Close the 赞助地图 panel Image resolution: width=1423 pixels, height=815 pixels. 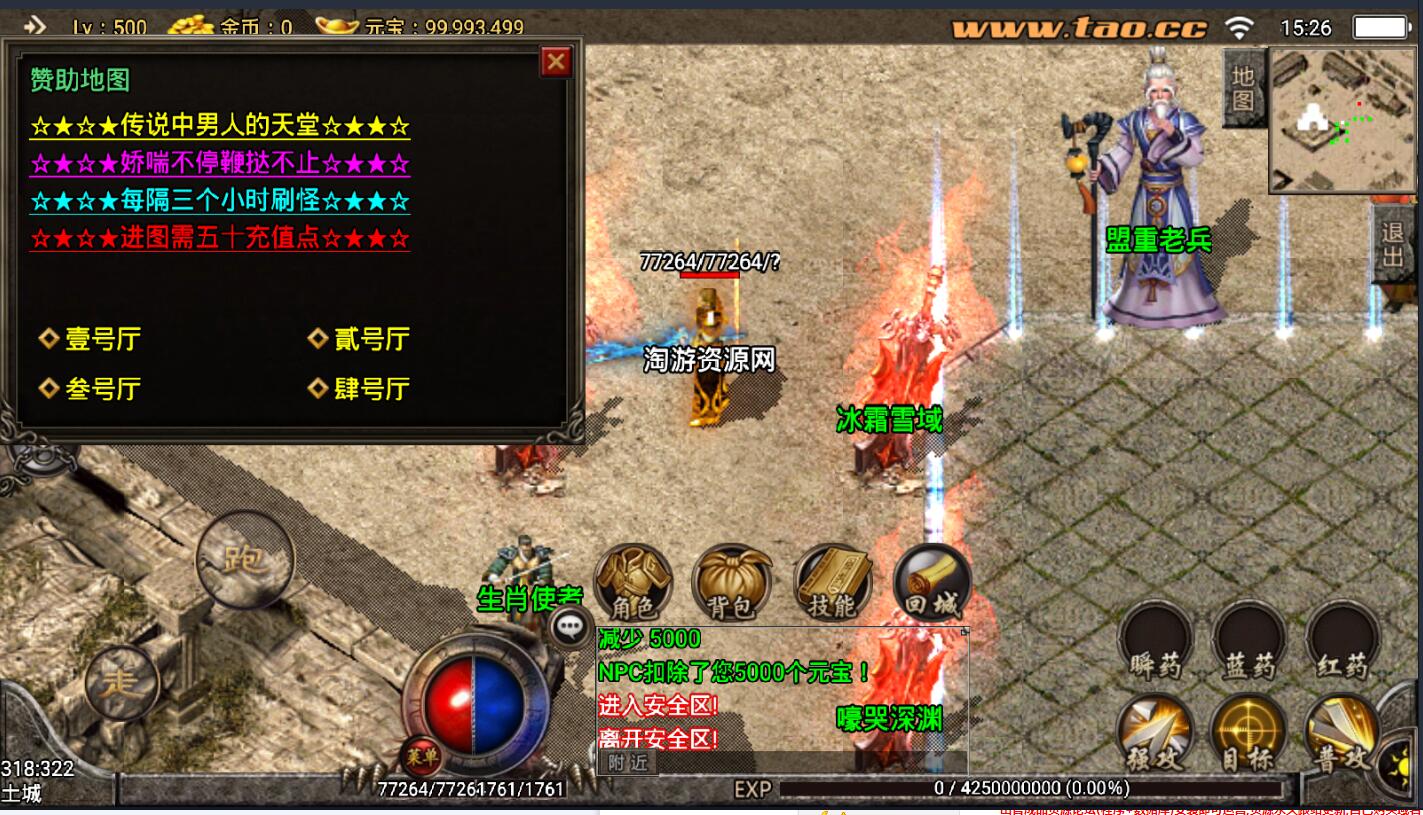[x=556, y=63]
